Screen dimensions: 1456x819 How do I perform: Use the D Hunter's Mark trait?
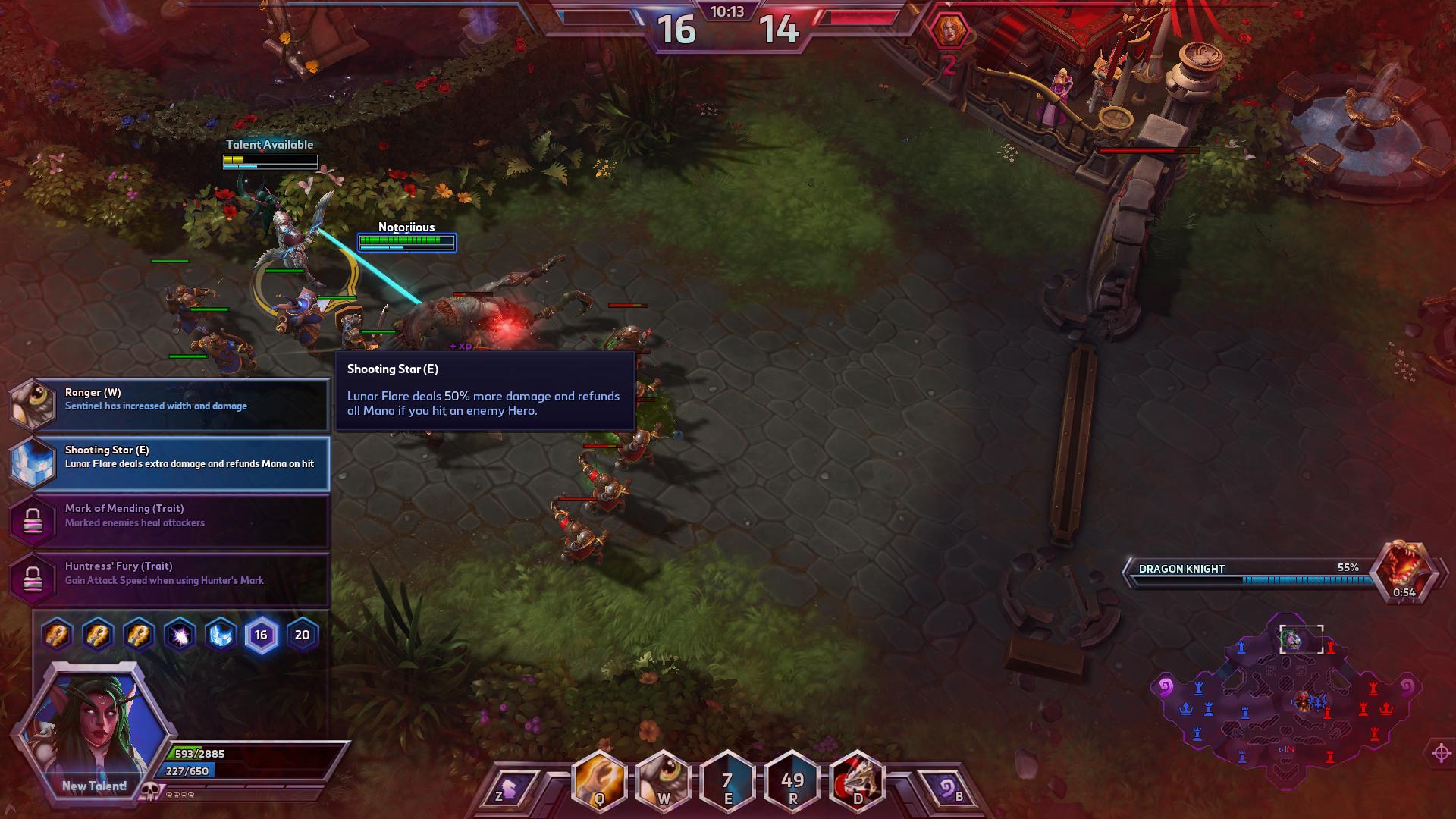[857, 781]
